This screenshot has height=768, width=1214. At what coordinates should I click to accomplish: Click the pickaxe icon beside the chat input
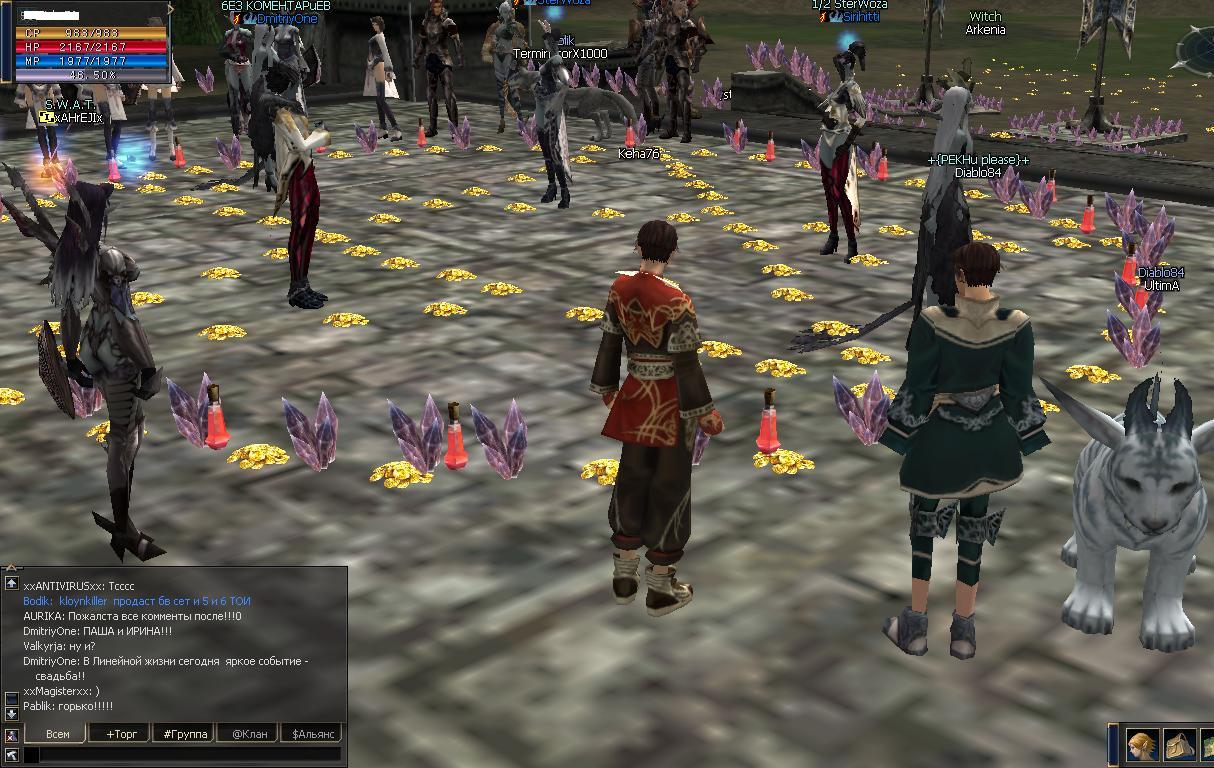(11, 755)
